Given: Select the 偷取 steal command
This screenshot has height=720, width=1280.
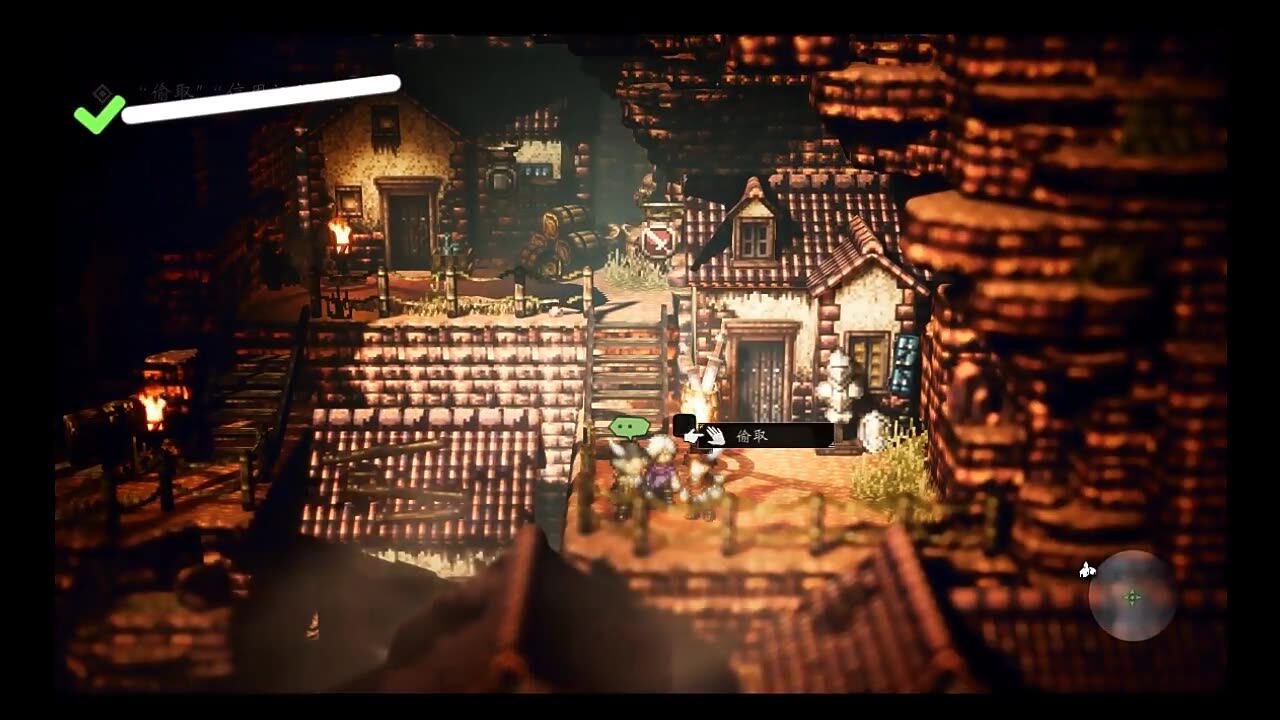Looking at the screenshot, I should [752, 434].
